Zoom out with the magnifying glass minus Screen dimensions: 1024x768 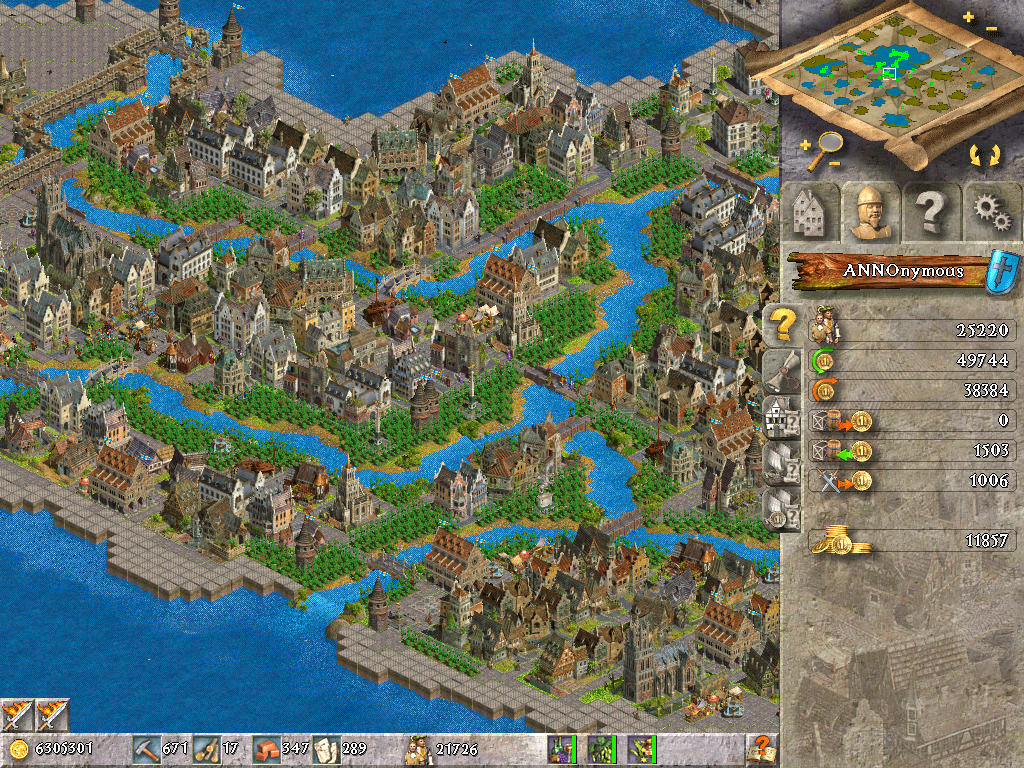point(832,163)
